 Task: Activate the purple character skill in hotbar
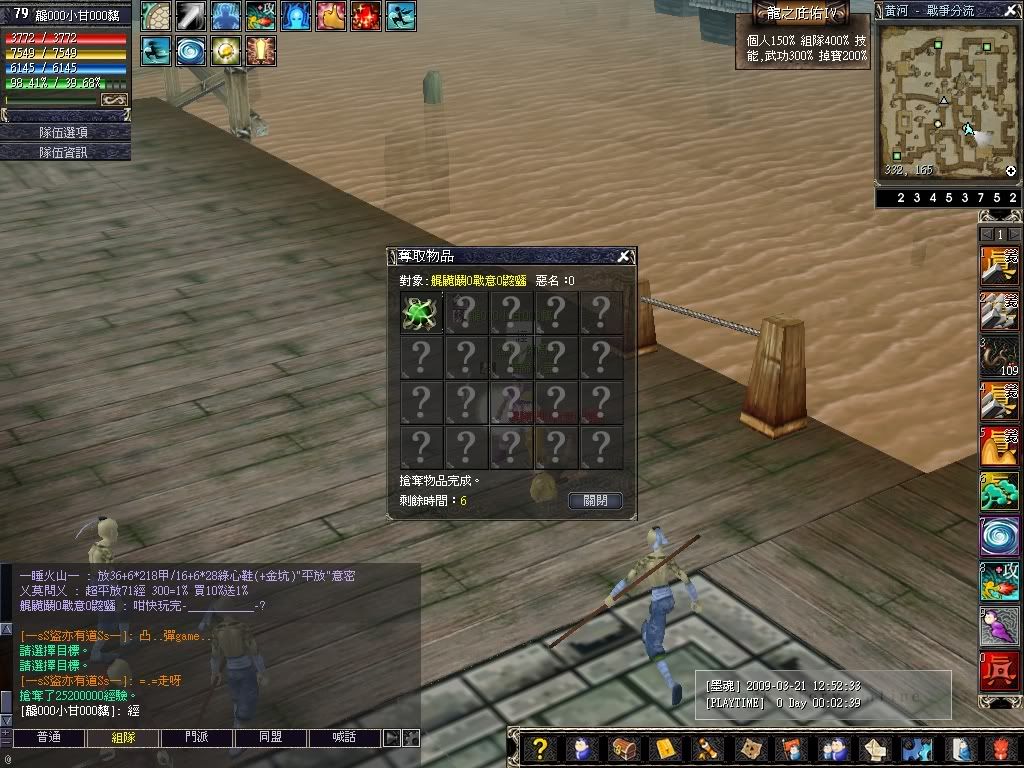click(x=999, y=626)
